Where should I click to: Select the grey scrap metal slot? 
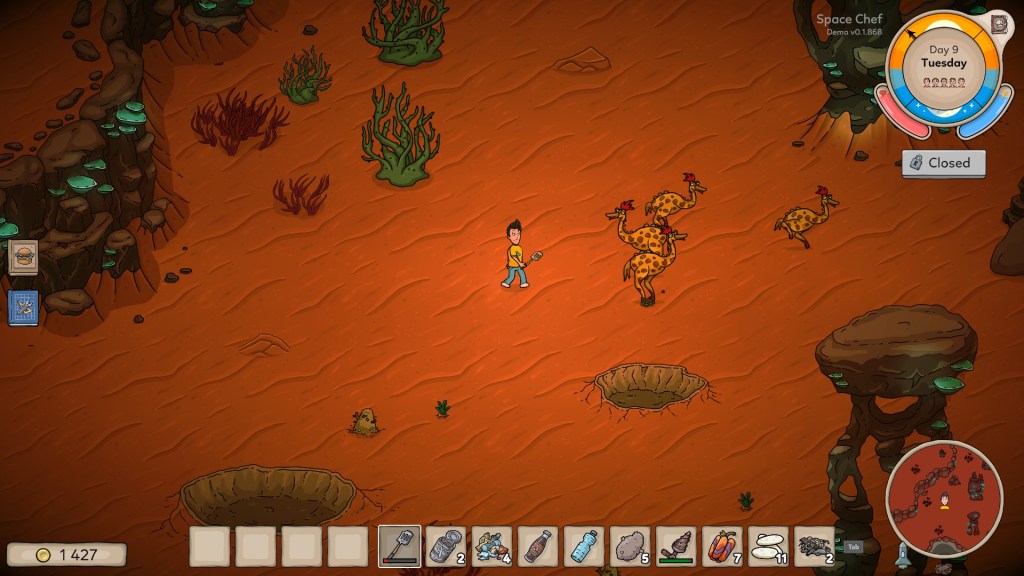(814, 546)
